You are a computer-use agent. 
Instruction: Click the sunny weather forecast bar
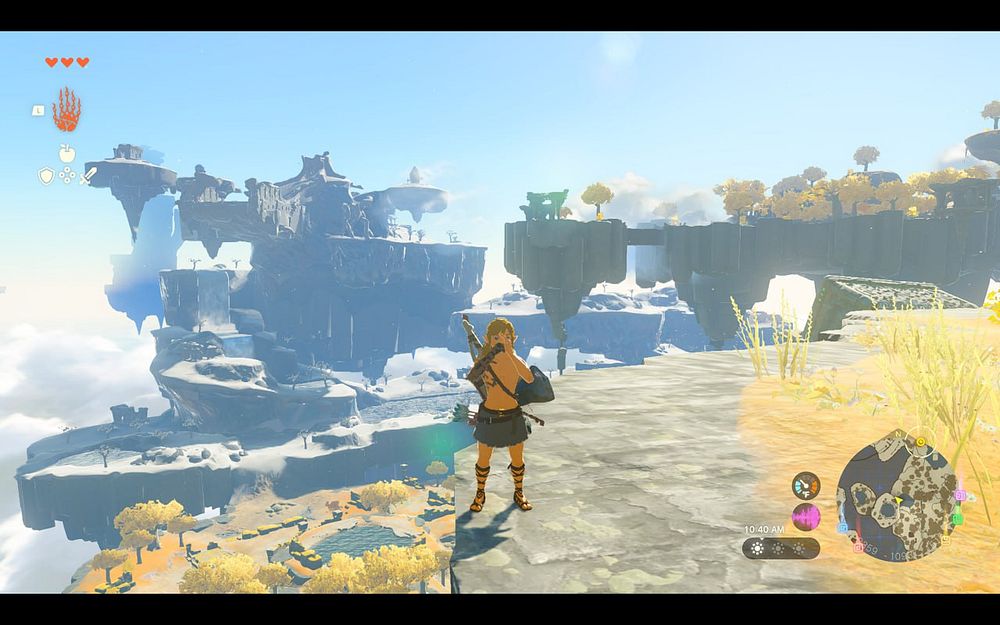[781, 548]
